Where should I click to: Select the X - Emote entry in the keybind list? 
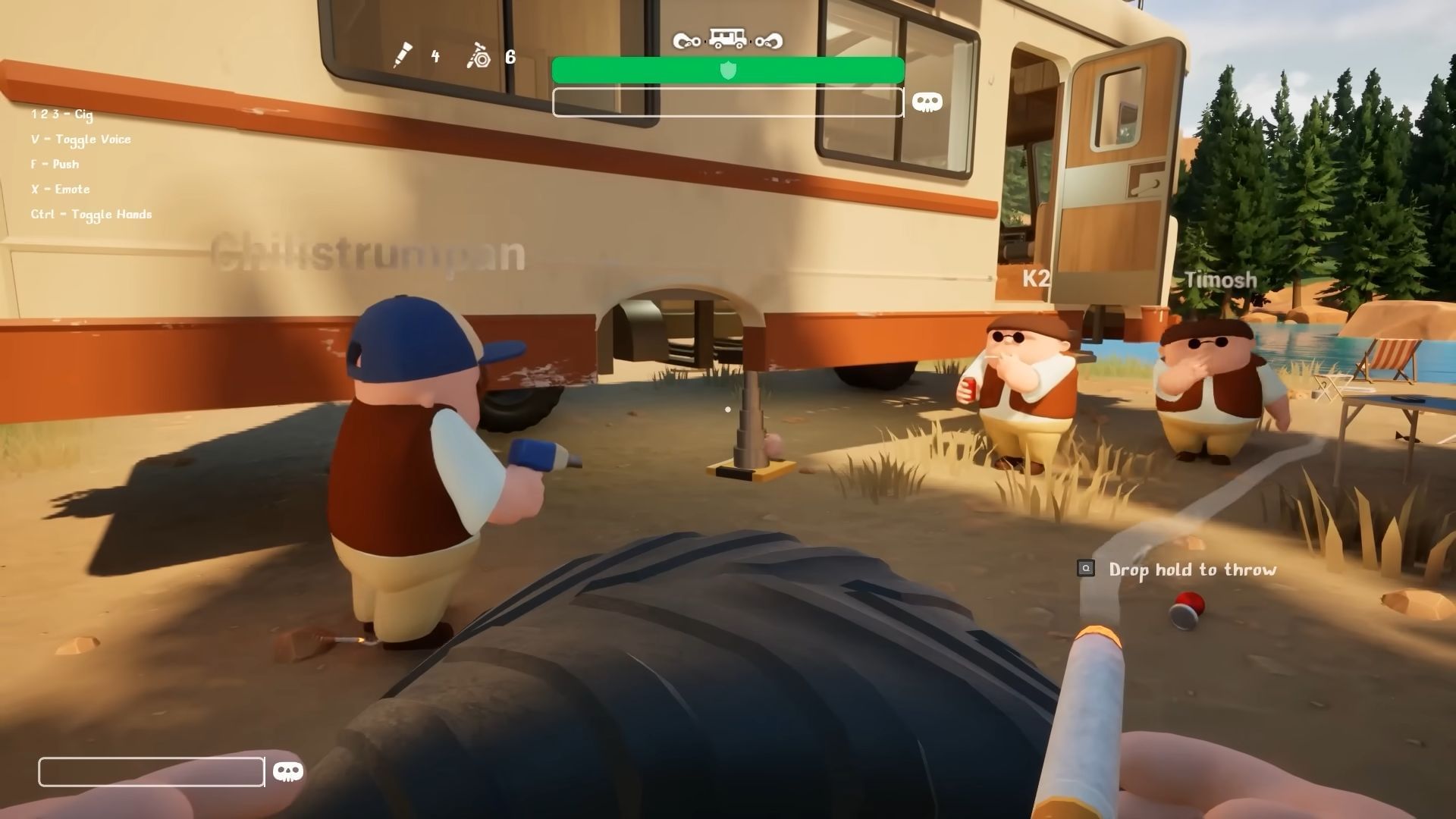[x=59, y=189]
